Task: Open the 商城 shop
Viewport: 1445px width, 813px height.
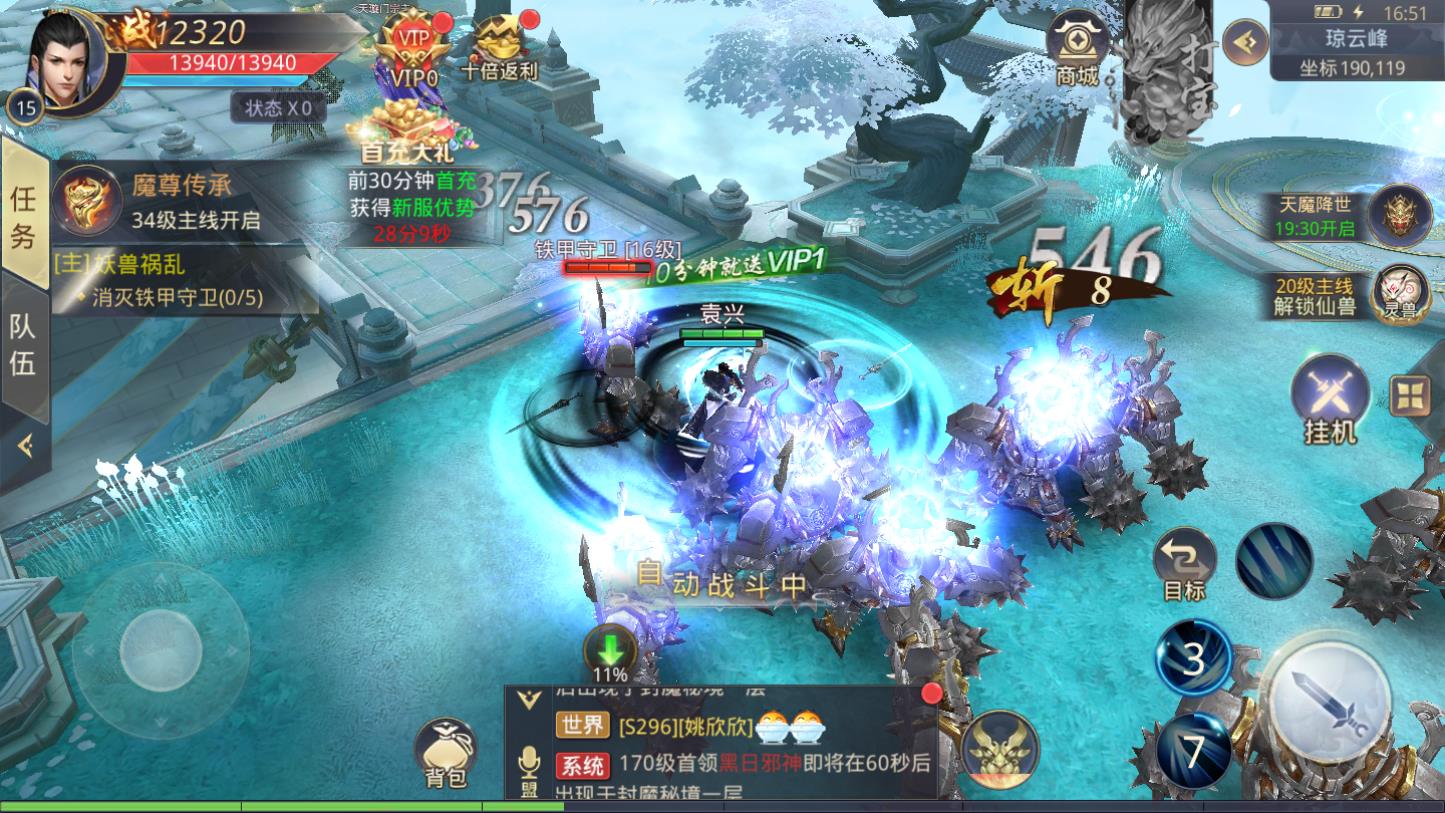Action: (x=1078, y=47)
